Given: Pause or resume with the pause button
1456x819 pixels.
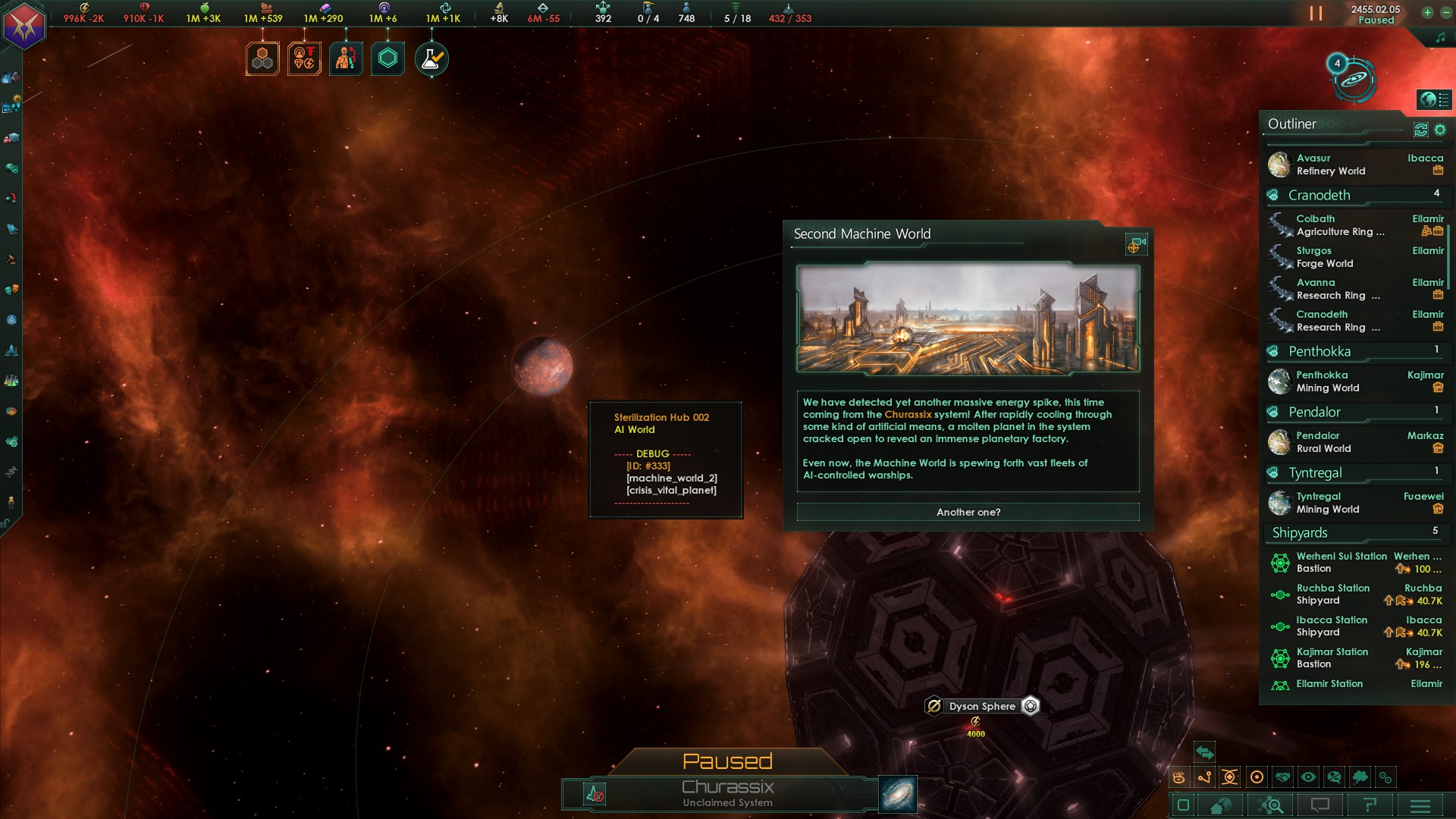Looking at the screenshot, I should point(1316,14).
